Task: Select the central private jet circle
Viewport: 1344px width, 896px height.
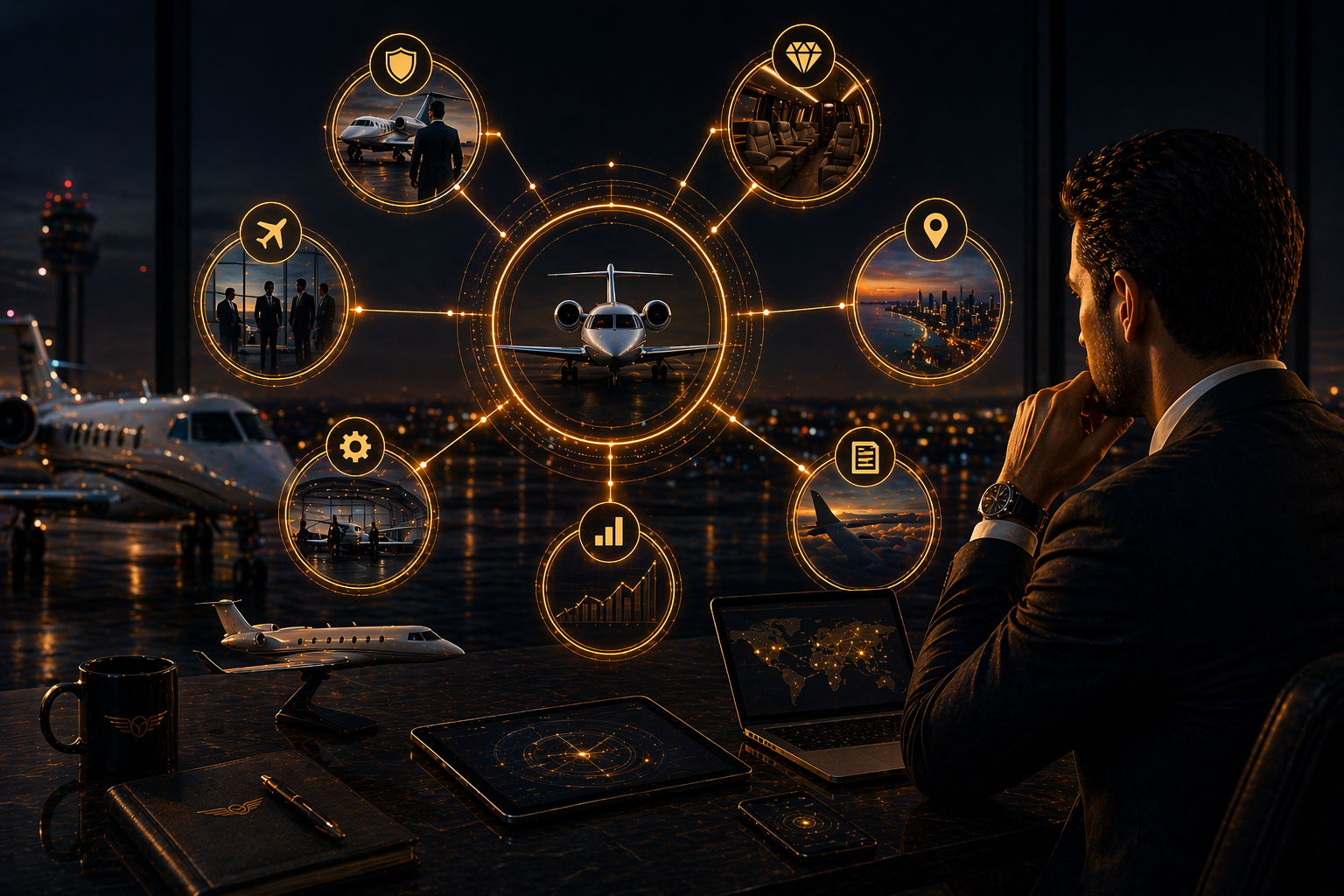Action: (611, 320)
